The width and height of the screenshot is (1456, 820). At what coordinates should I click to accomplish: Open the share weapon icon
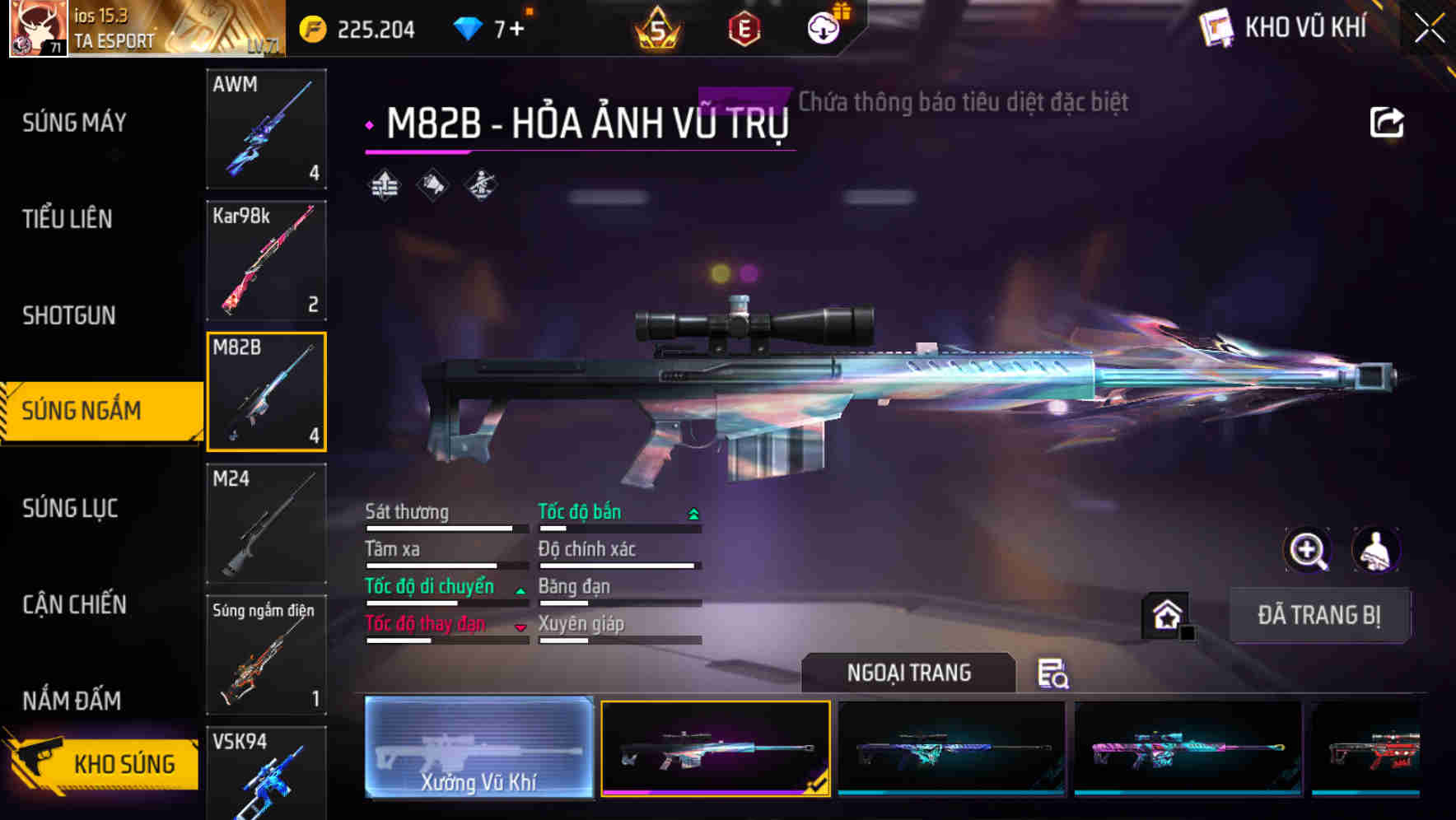[1388, 120]
